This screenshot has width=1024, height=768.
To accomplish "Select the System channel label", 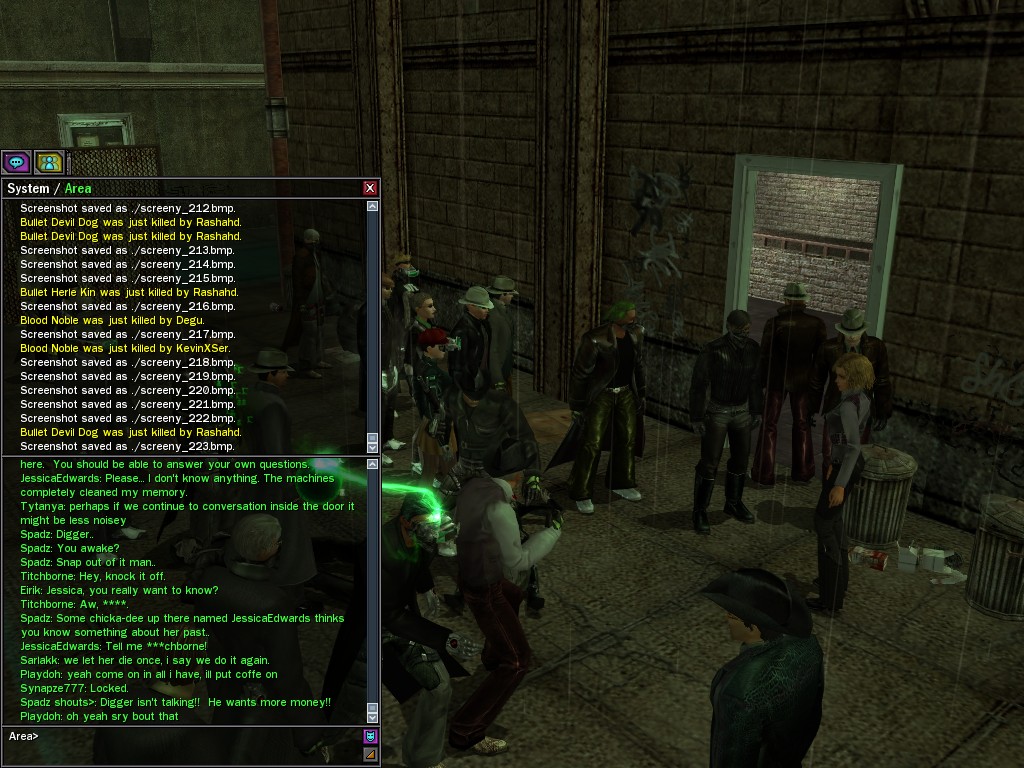I will [x=28, y=189].
